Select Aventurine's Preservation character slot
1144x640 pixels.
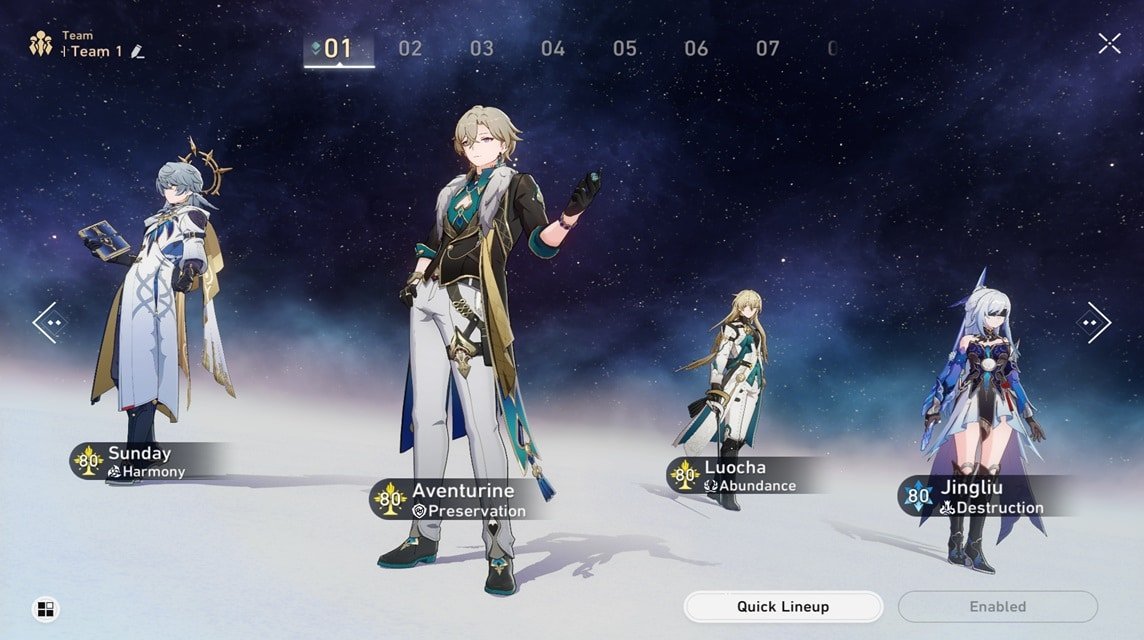click(x=458, y=500)
